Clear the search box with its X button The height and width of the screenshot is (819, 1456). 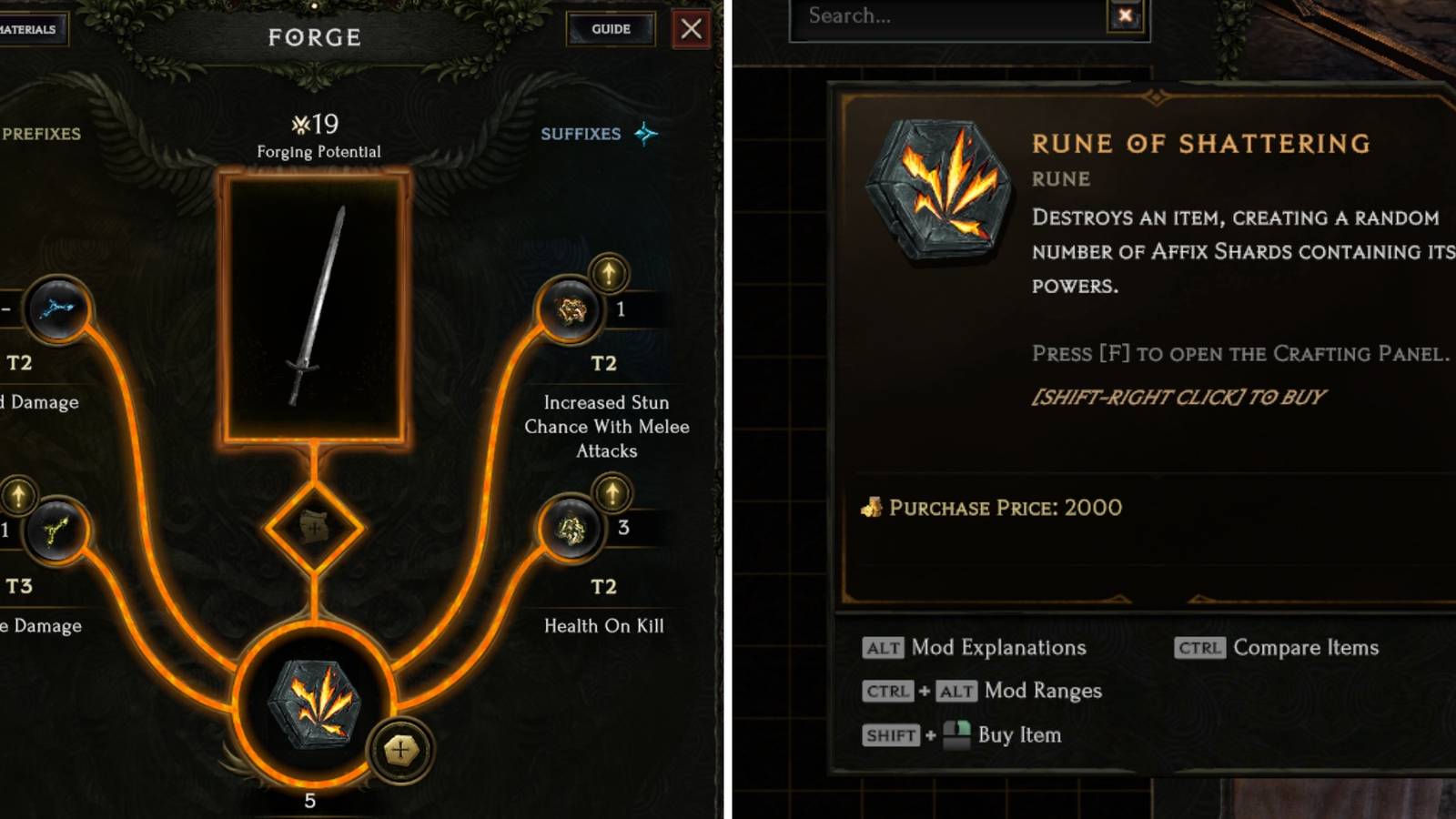[x=1126, y=15]
